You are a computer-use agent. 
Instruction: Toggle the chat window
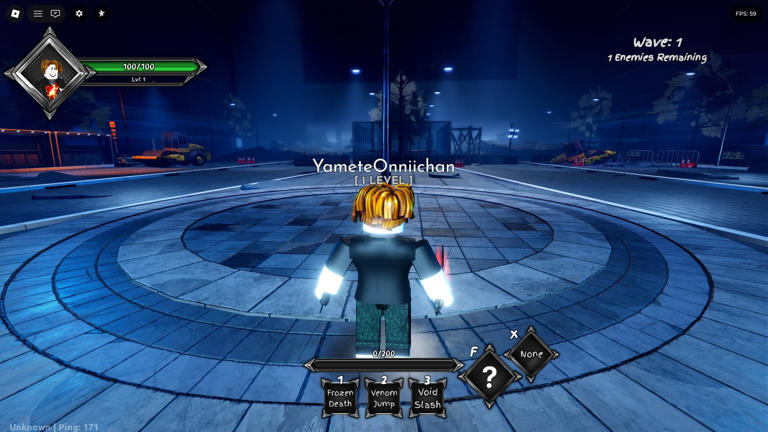[x=55, y=14]
